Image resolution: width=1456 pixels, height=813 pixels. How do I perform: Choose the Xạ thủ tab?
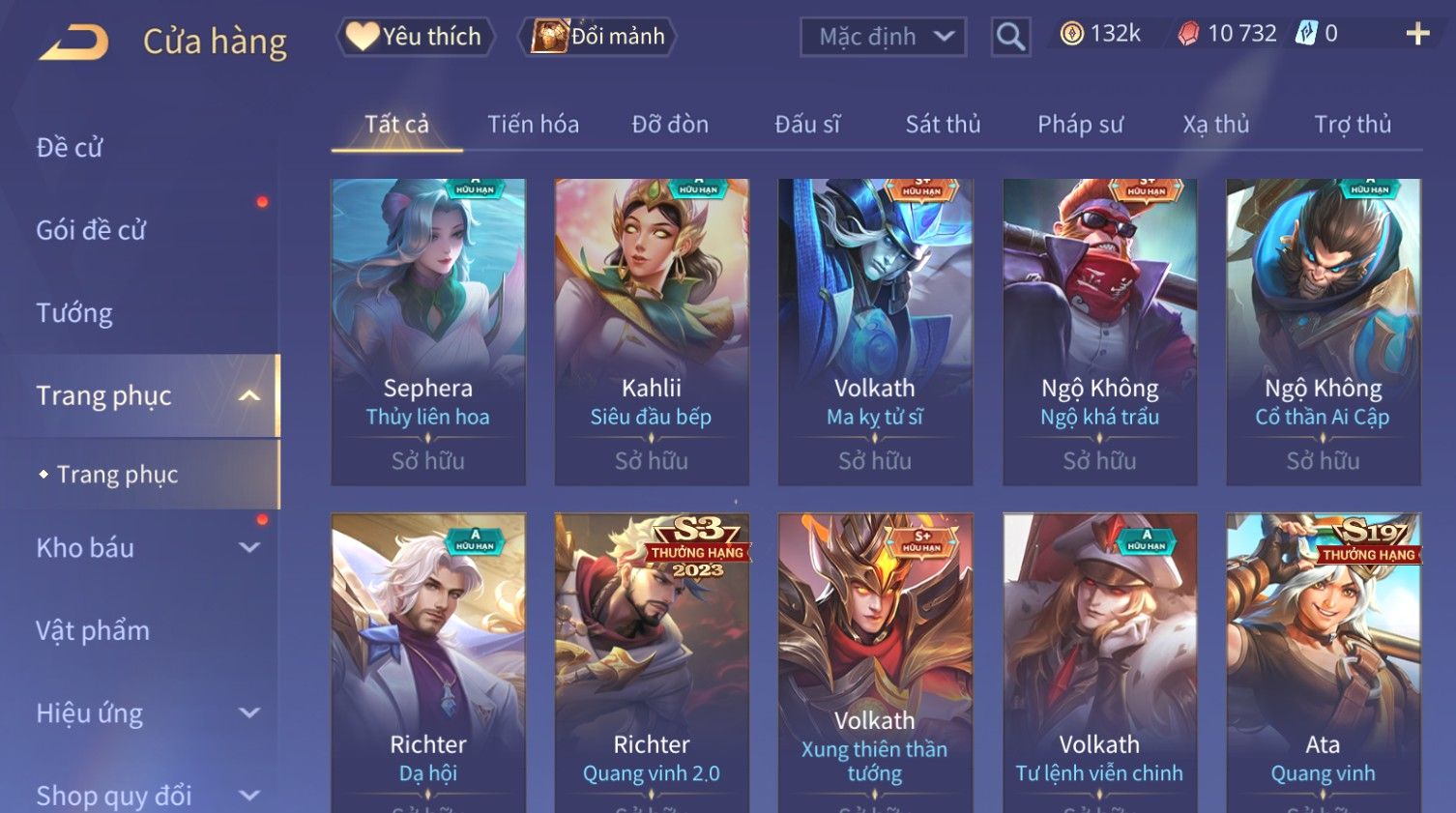pos(1216,125)
